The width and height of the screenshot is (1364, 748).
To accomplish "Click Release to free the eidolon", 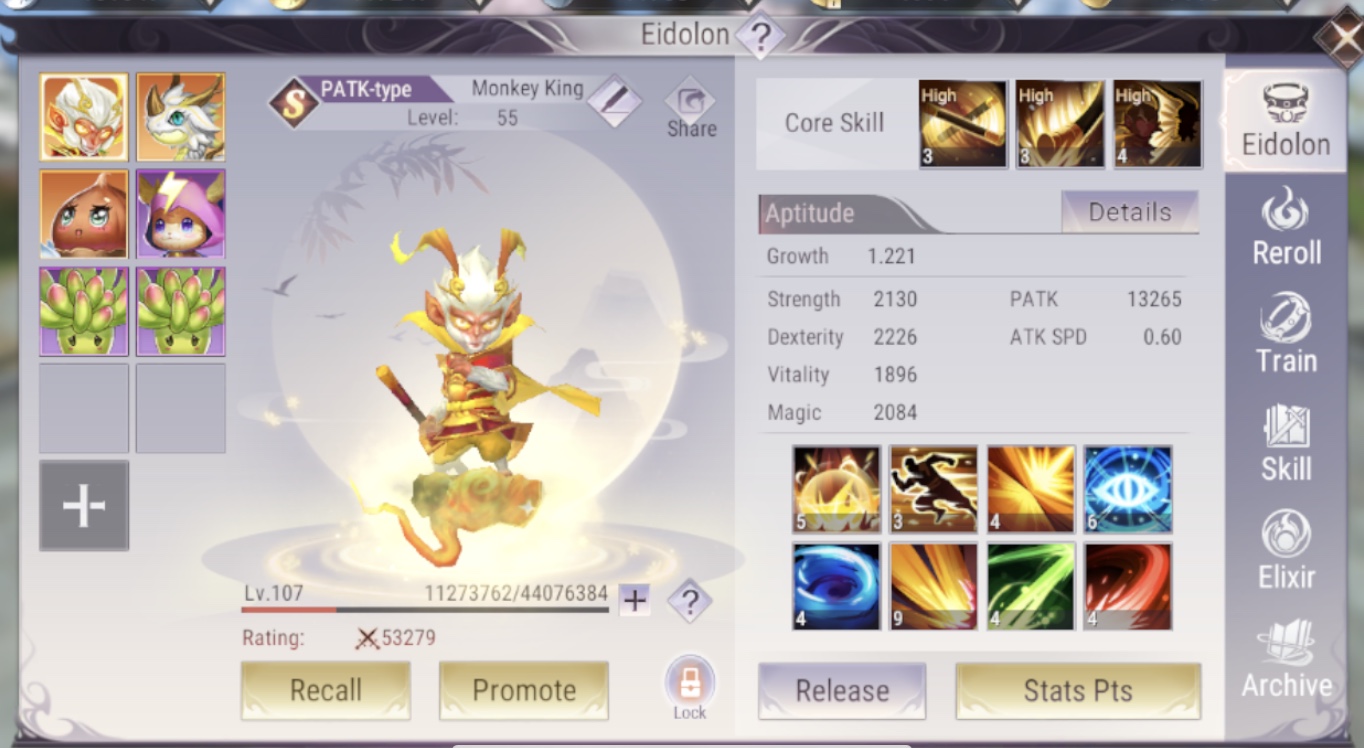I will (x=841, y=690).
